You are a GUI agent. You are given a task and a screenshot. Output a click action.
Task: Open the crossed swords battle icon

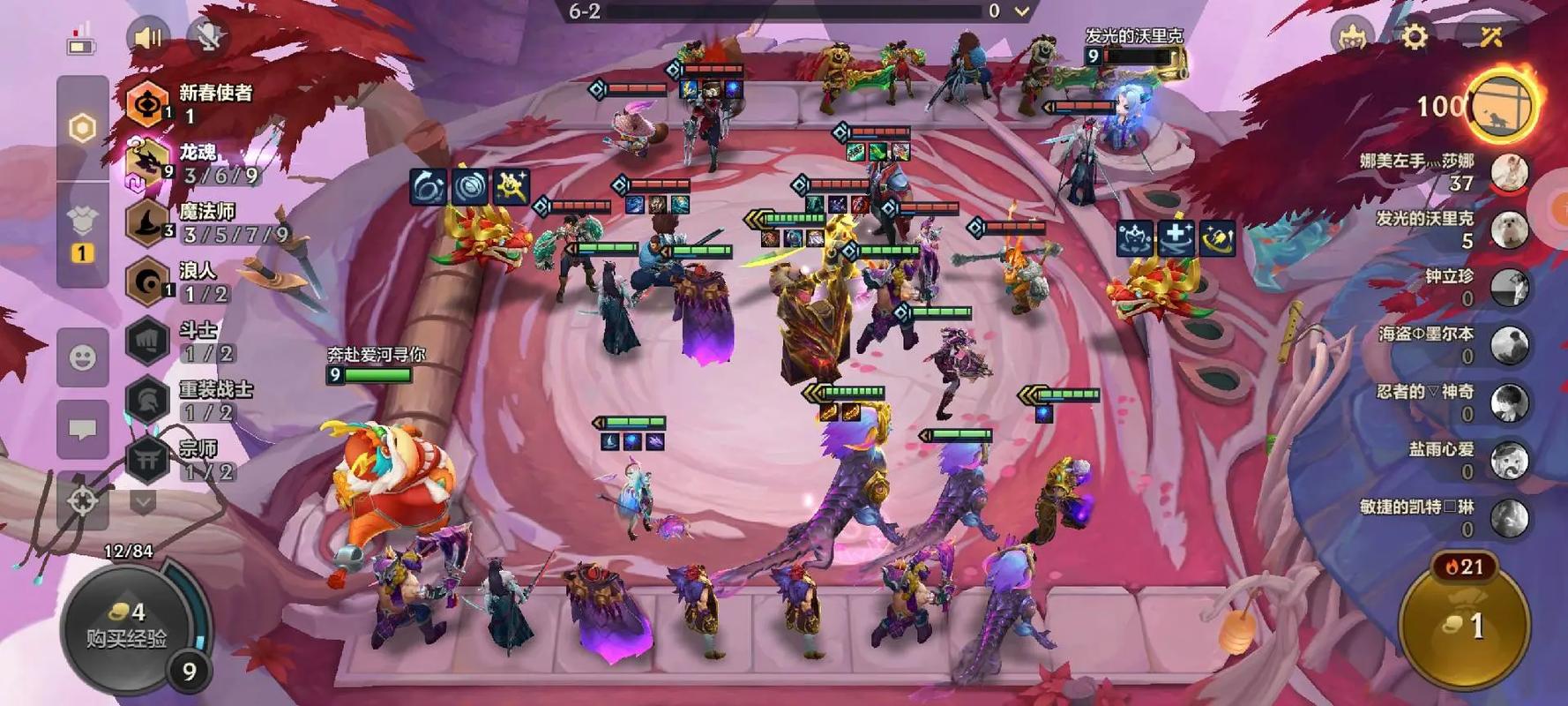point(1490,37)
